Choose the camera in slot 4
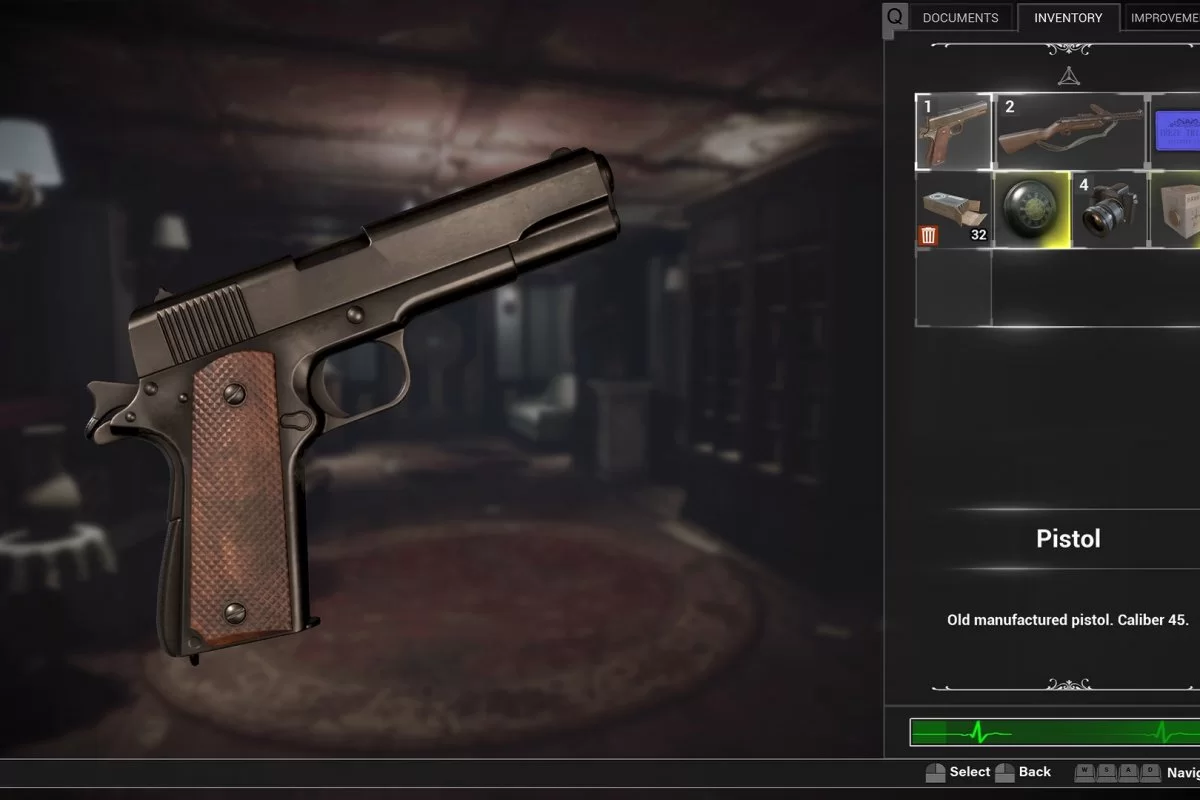 coord(1109,209)
